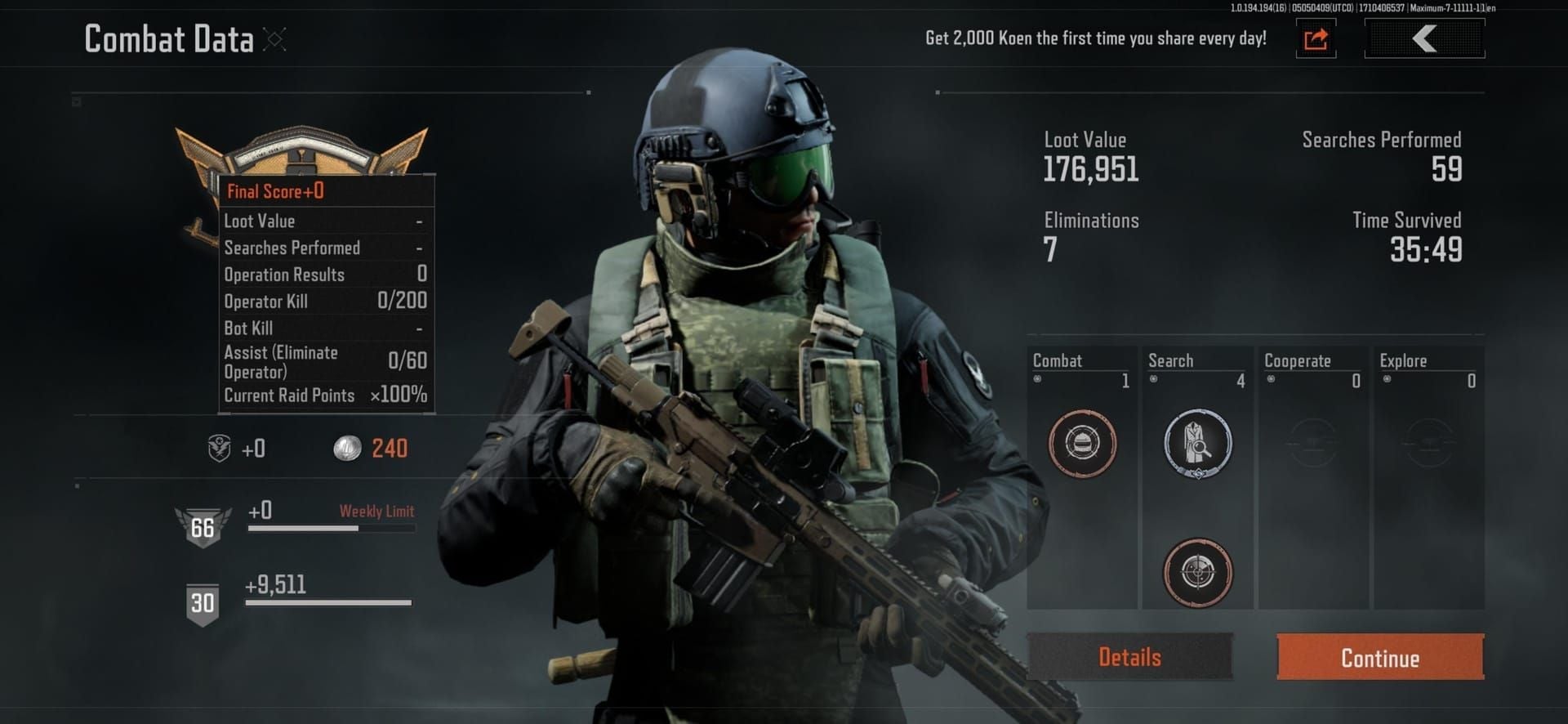This screenshot has width=1568, height=724.
Task: View the crosshair target badge under Search
Action: click(1197, 572)
